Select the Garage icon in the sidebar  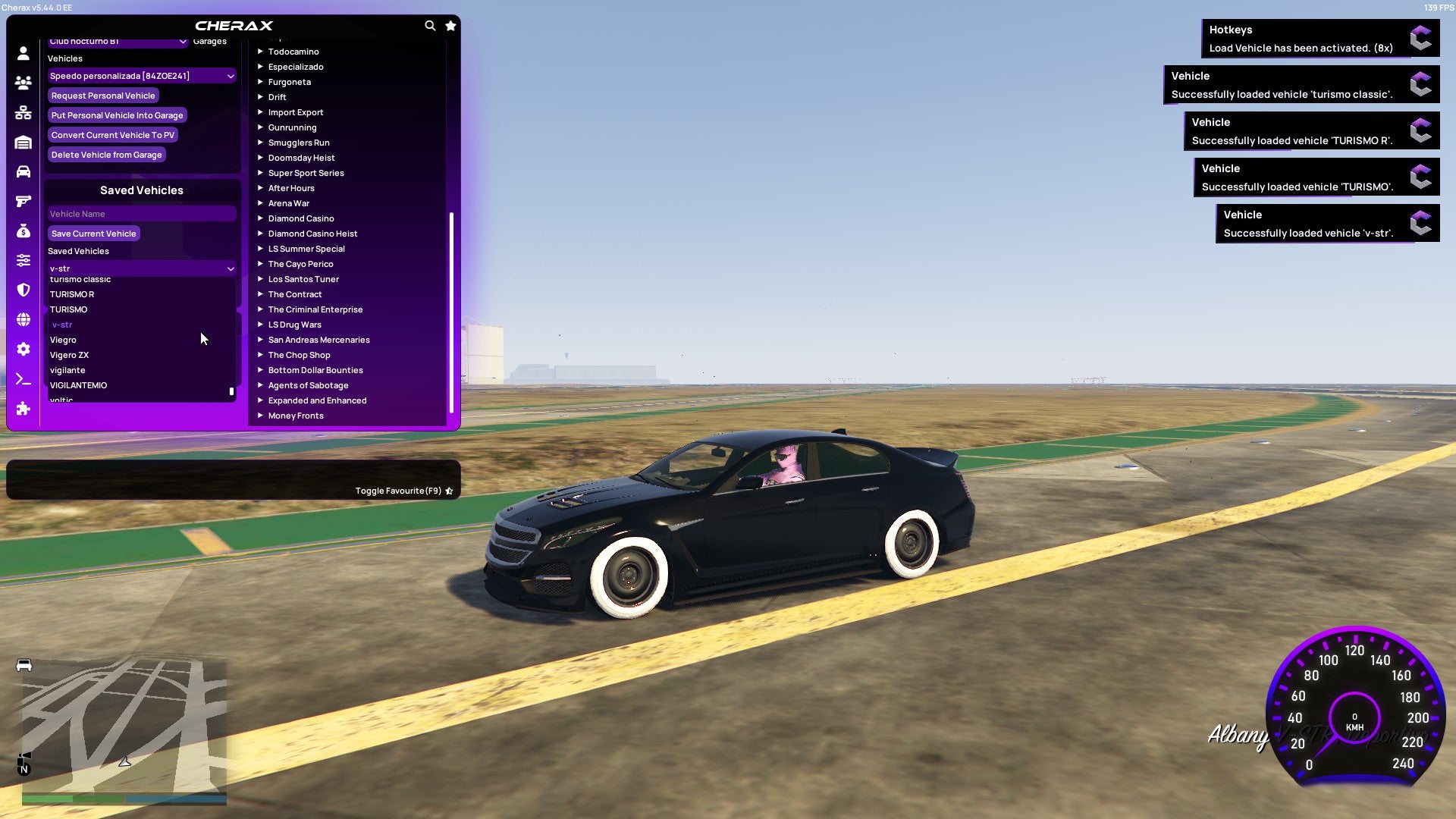(23, 142)
